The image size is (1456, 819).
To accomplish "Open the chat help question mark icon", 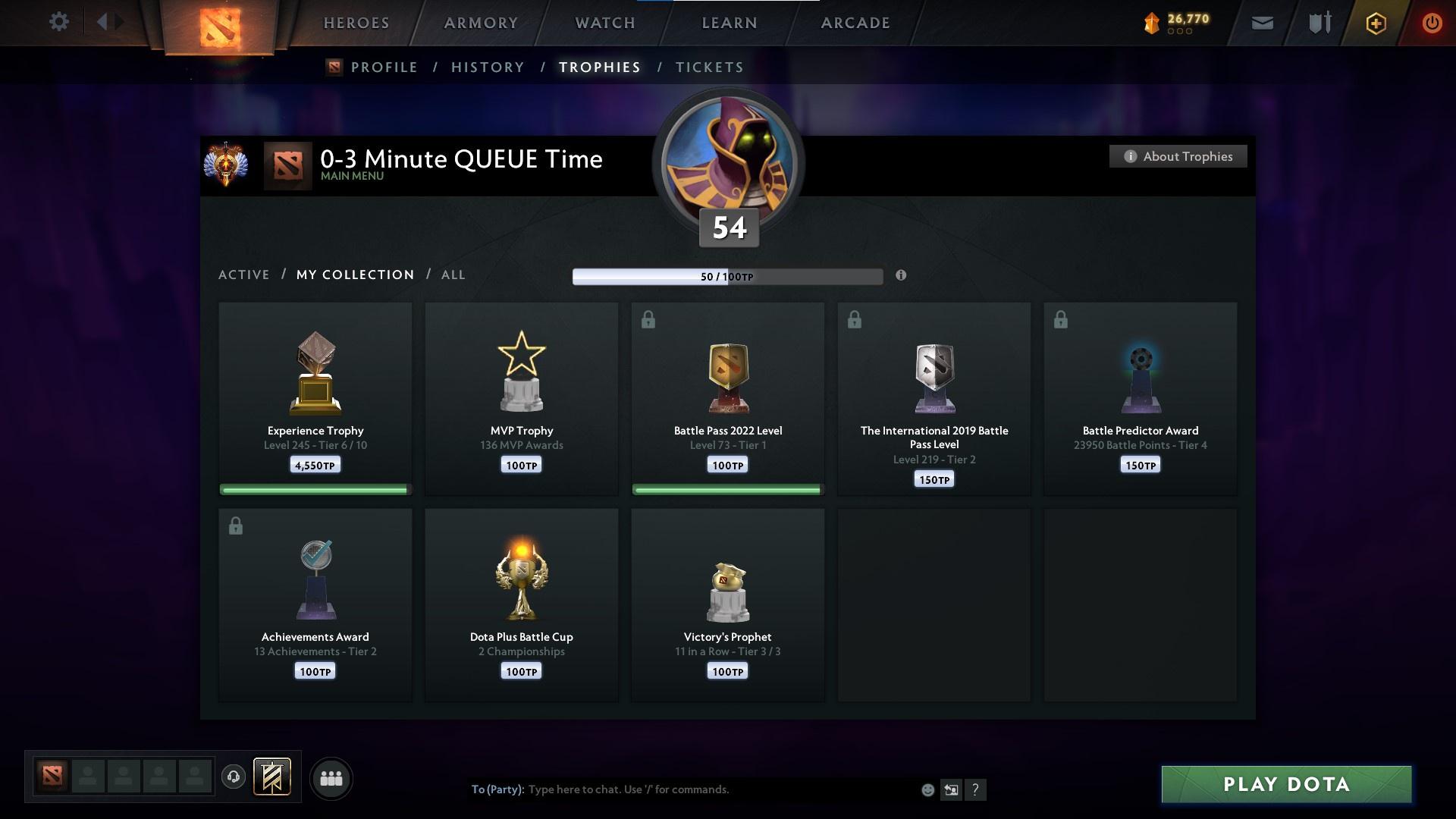I will (x=976, y=789).
